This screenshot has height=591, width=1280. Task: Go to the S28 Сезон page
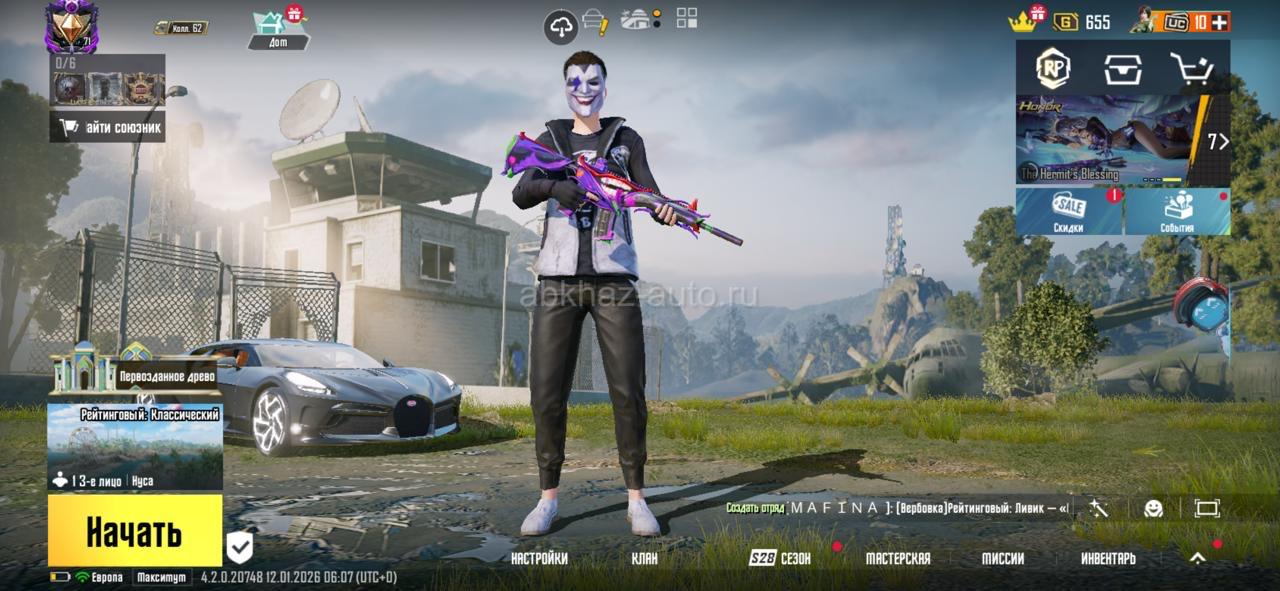pyautogui.click(x=781, y=559)
